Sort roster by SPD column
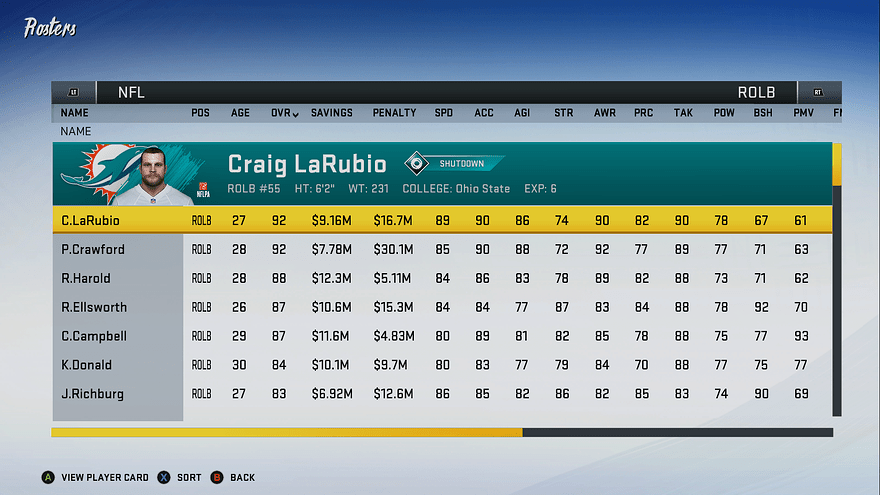The image size is (880, 495). 443,113
